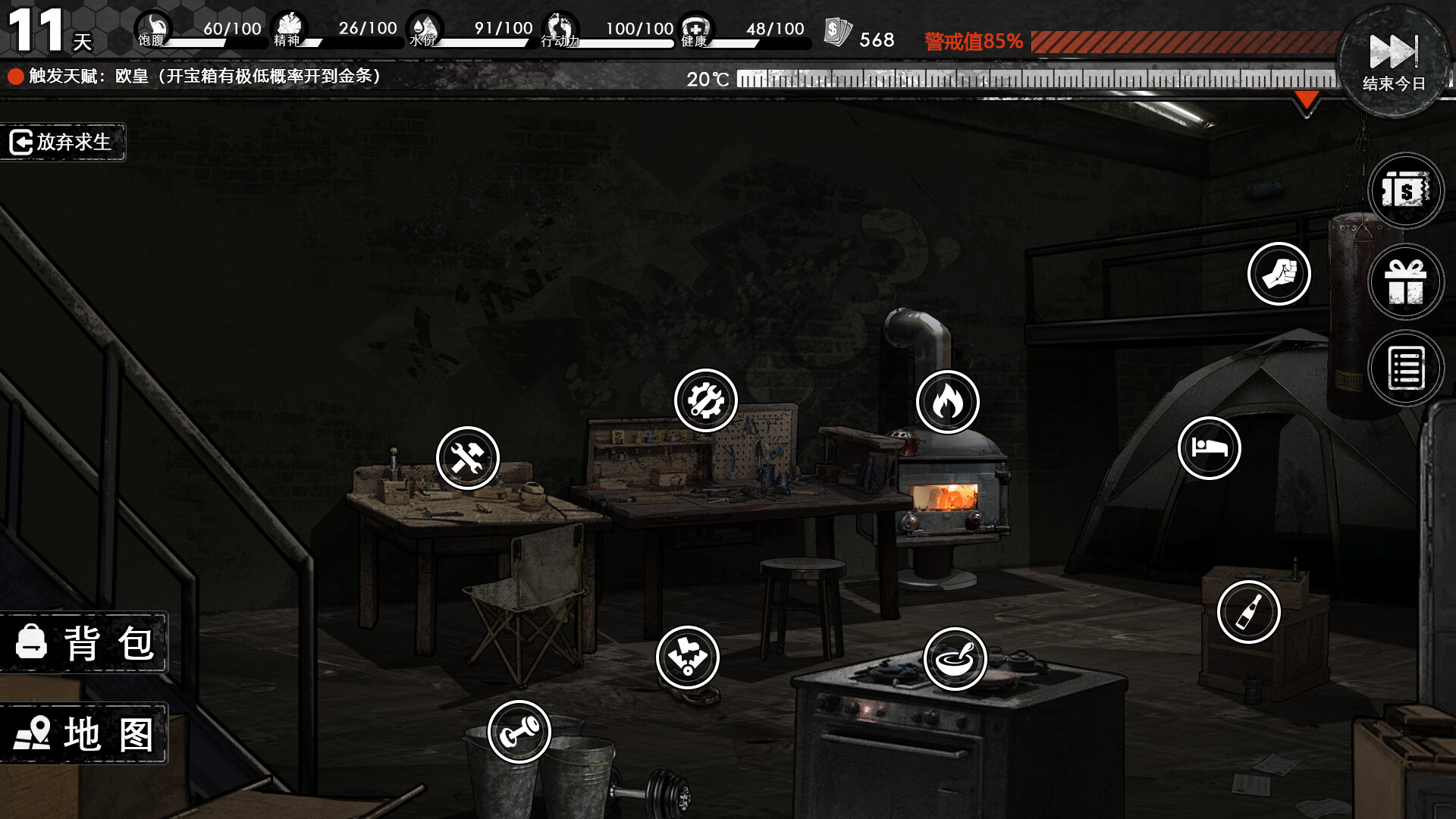Use the punching bag fist icon
Viewport: 1456px width, 819px height.
[1279, 274]
